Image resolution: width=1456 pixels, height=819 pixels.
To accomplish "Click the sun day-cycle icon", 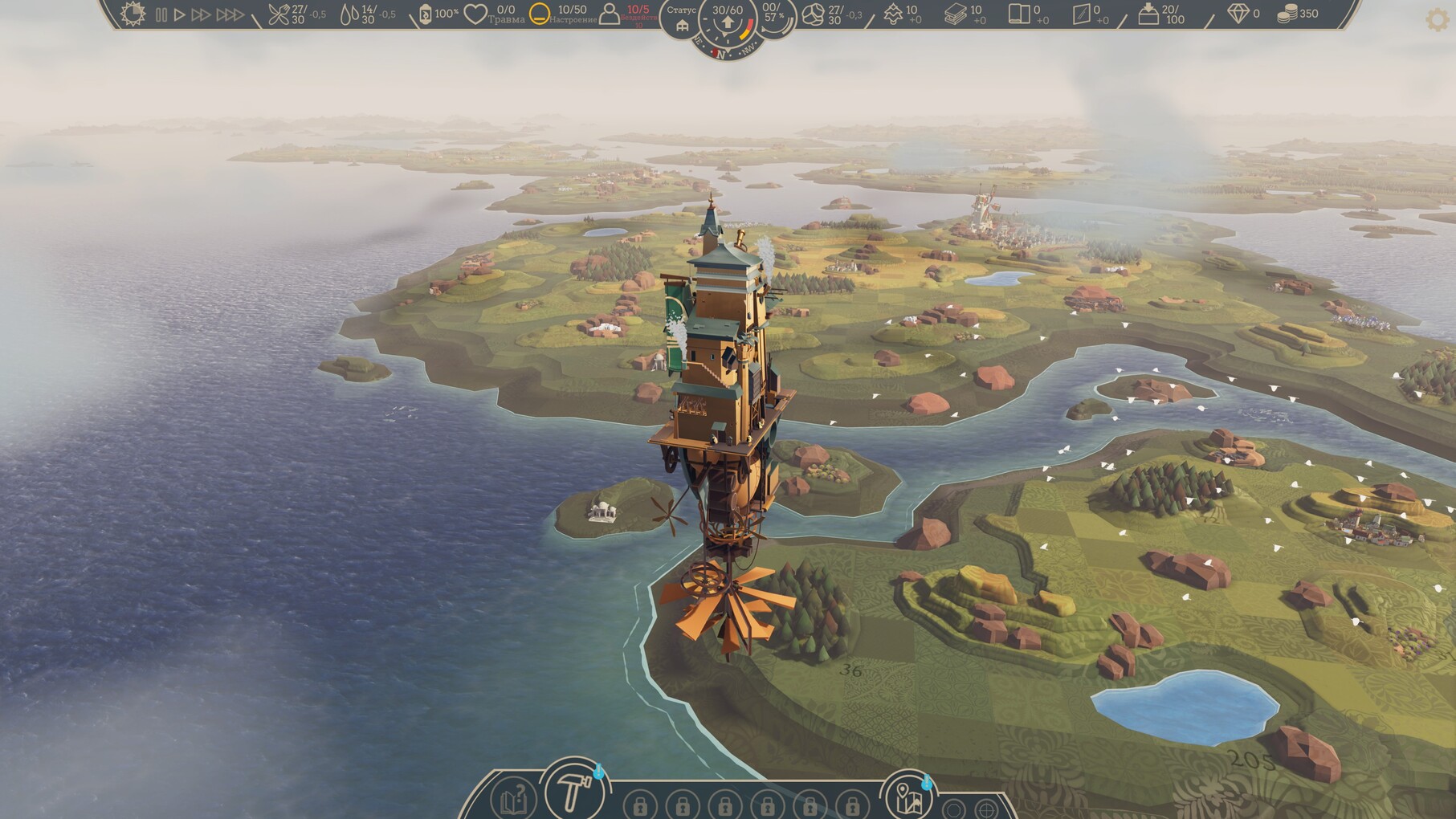I will click(133, 14).
